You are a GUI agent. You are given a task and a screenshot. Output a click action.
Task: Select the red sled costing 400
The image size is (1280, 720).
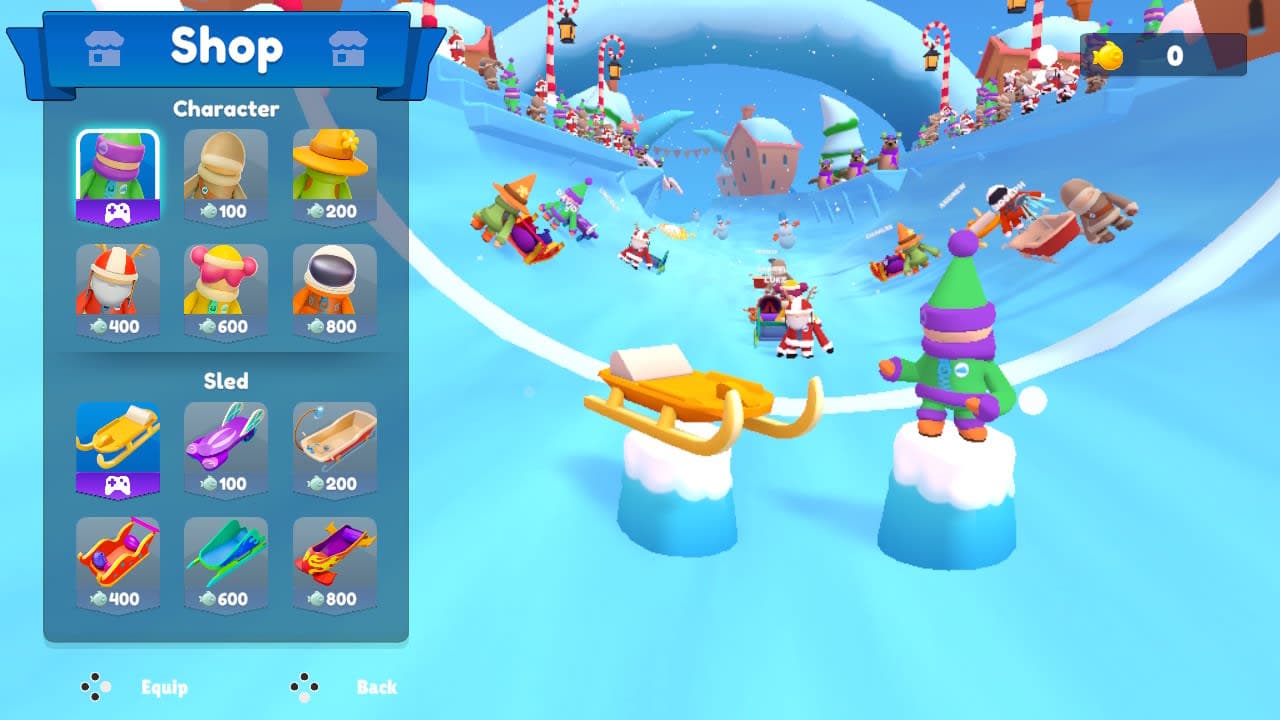tap(116, 555)
